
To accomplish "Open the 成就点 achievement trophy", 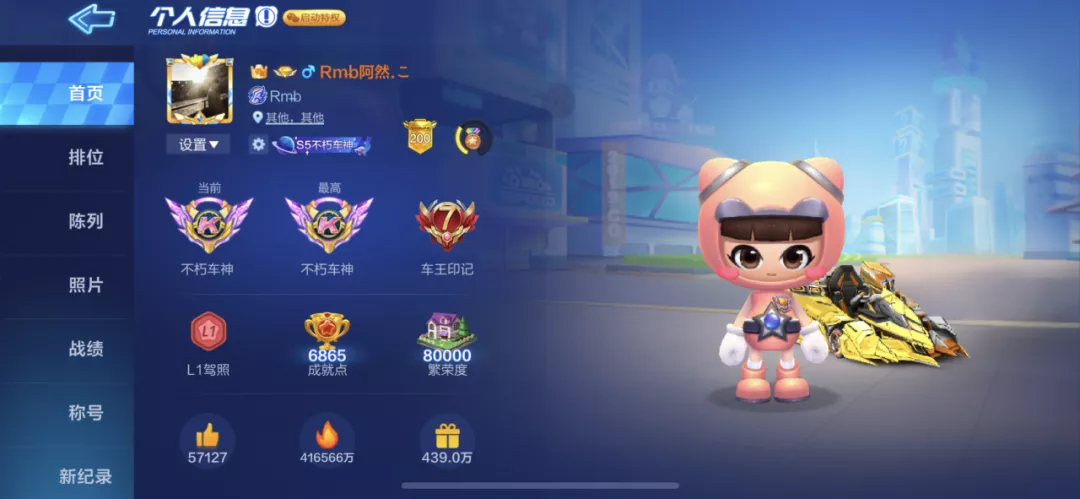I will click(327, 332).
